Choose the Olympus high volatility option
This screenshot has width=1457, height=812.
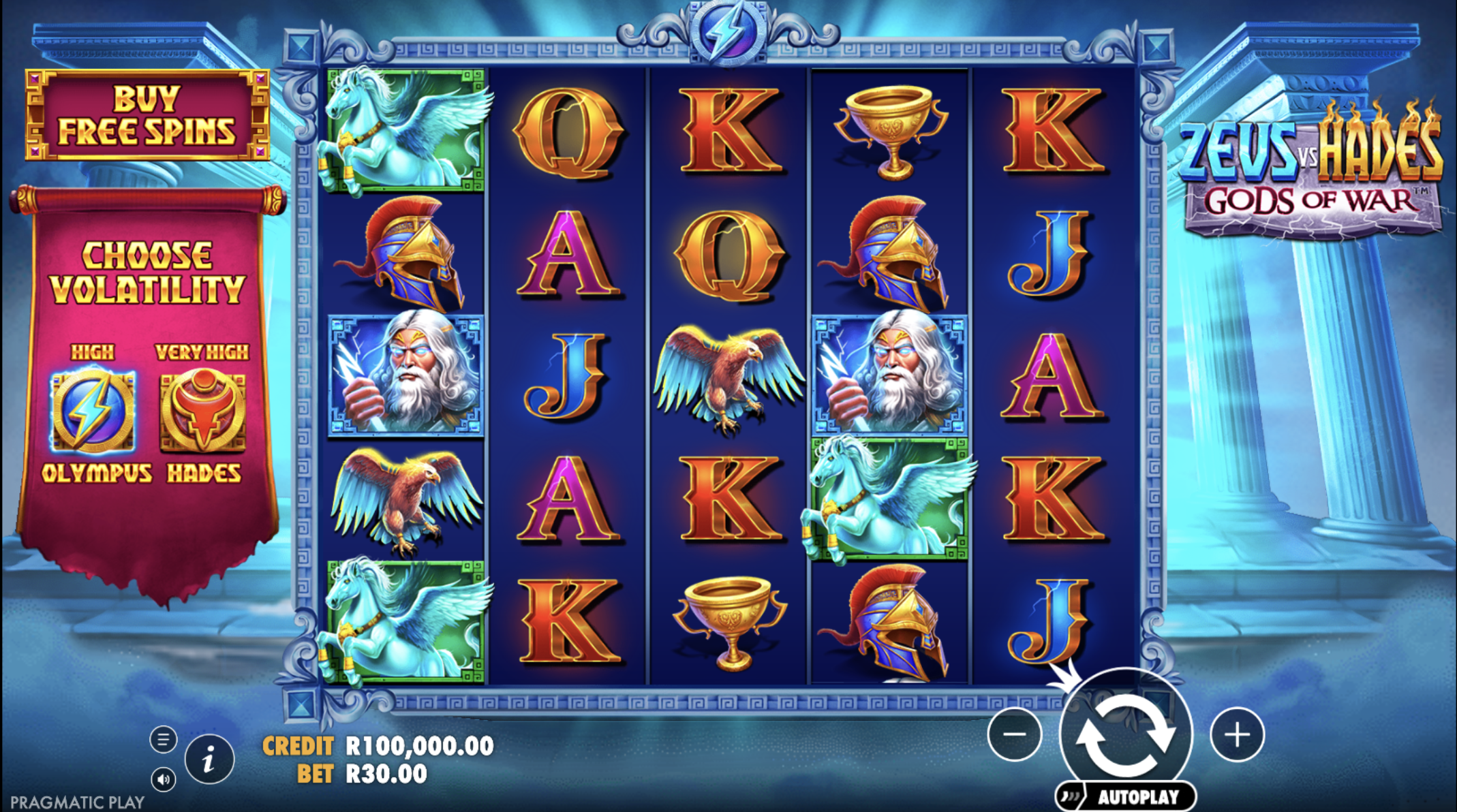tap(93, 411)
